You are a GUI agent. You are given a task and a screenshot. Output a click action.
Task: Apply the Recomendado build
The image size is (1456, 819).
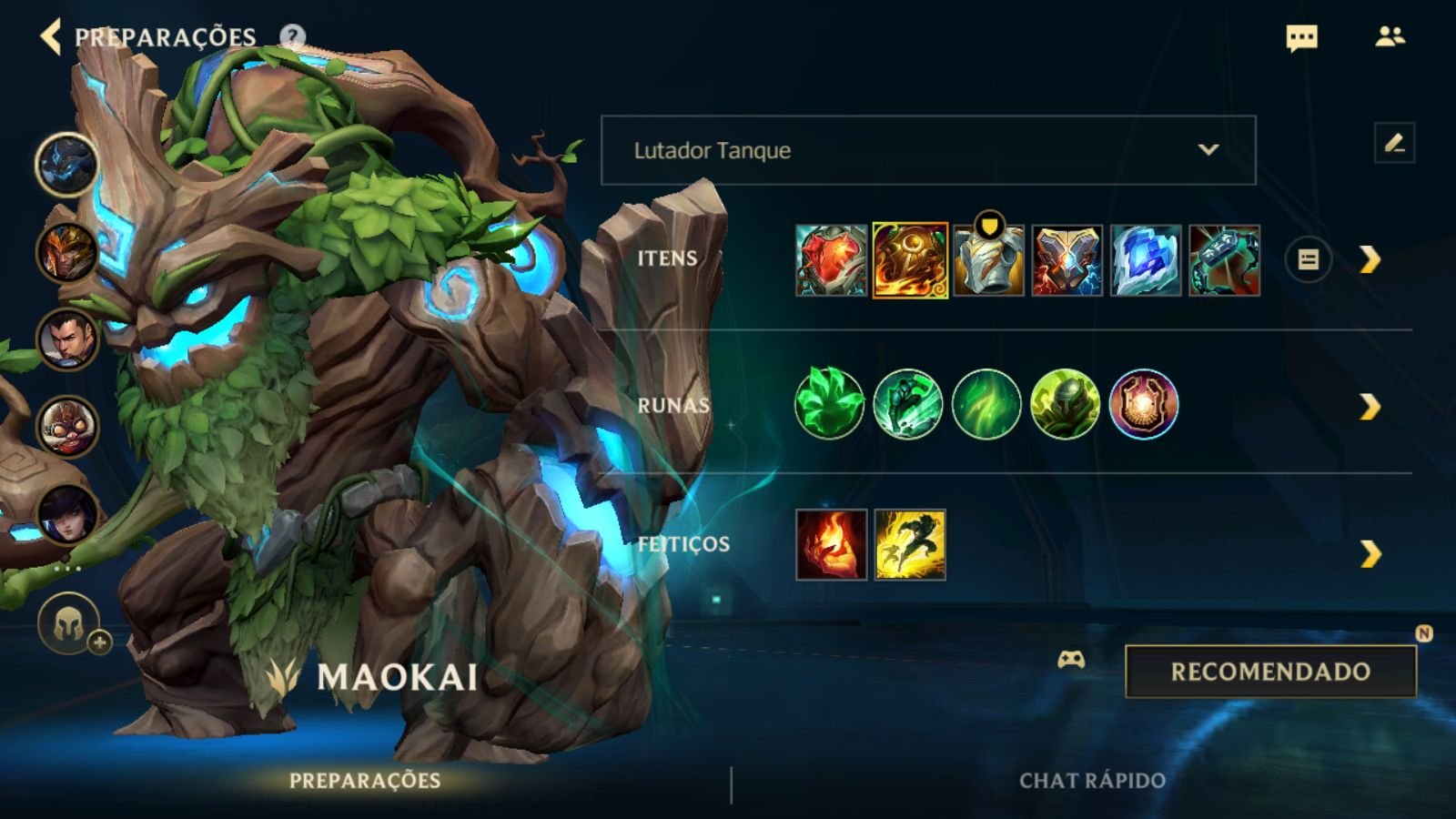pos(1270,672)
